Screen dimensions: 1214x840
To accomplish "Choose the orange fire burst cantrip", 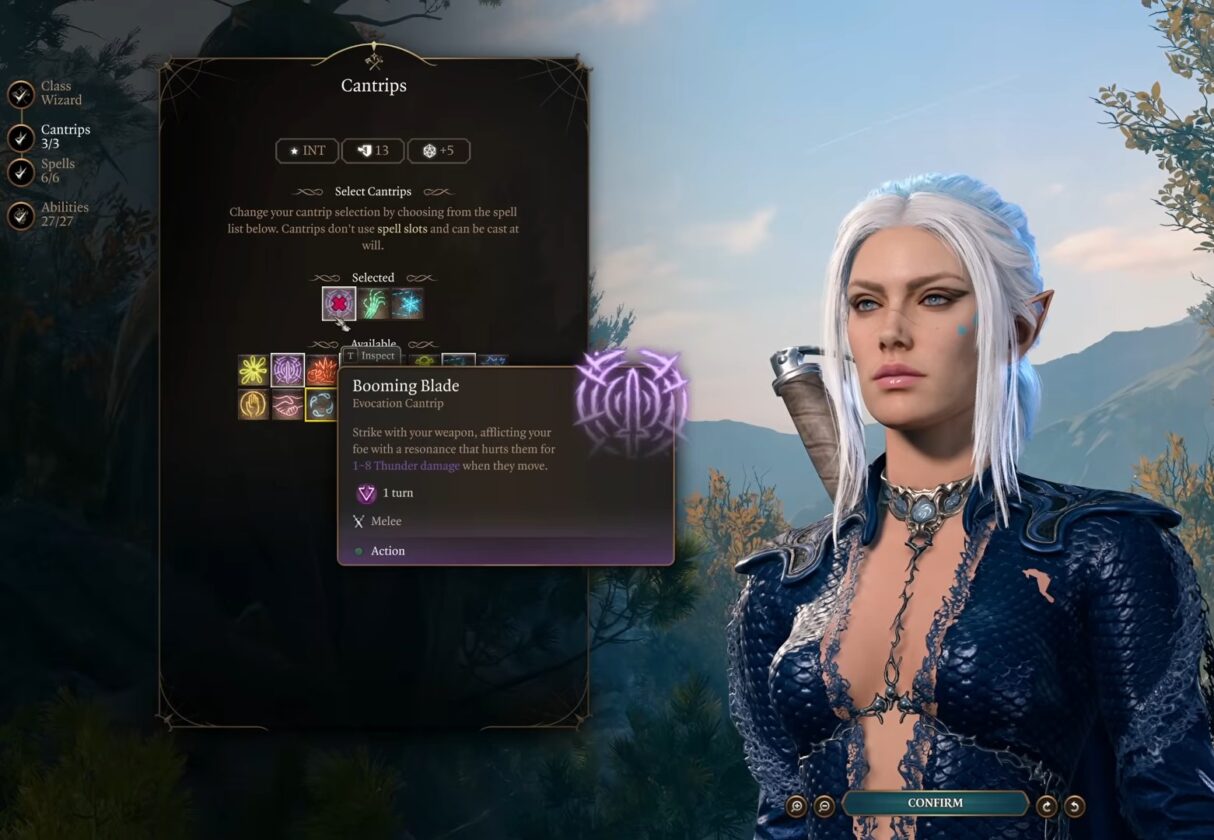I will point(321,370).
